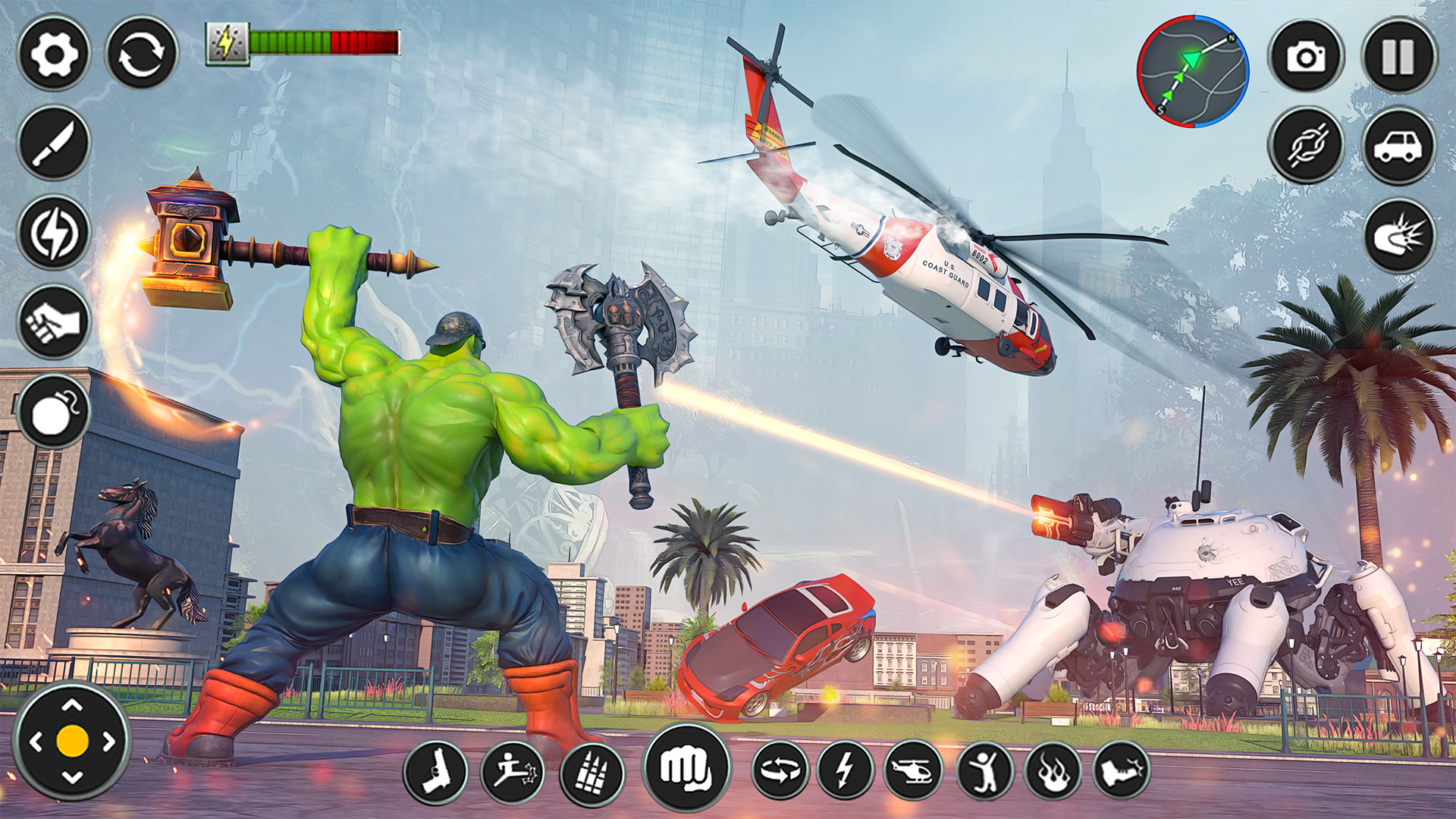This screenshot has width=1456, height=819.
Task: Tap the helicopter summon icon
Action: pos(915,769)
